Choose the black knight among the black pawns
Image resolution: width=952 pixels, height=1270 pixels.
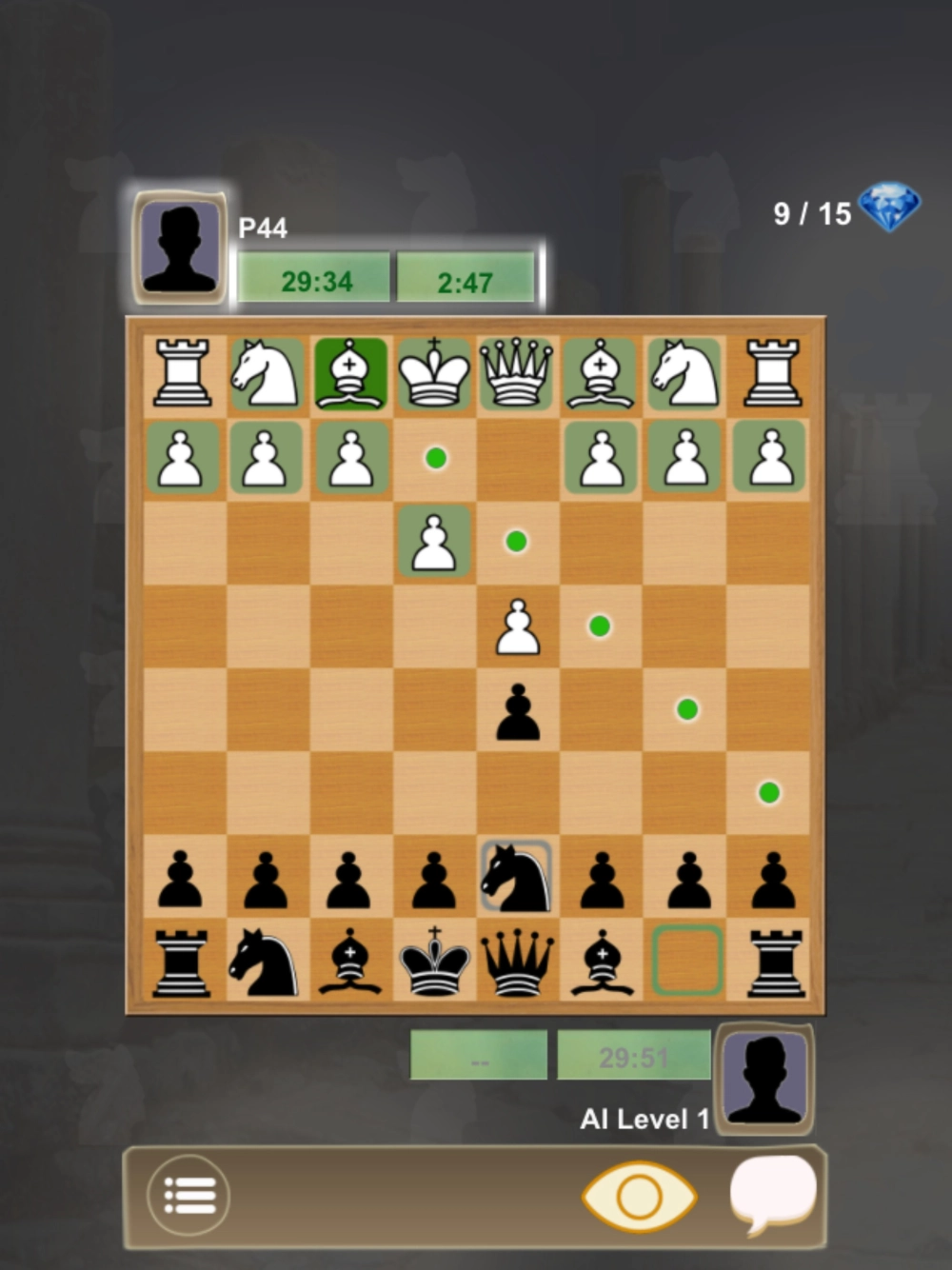click(x=517, y=878)
